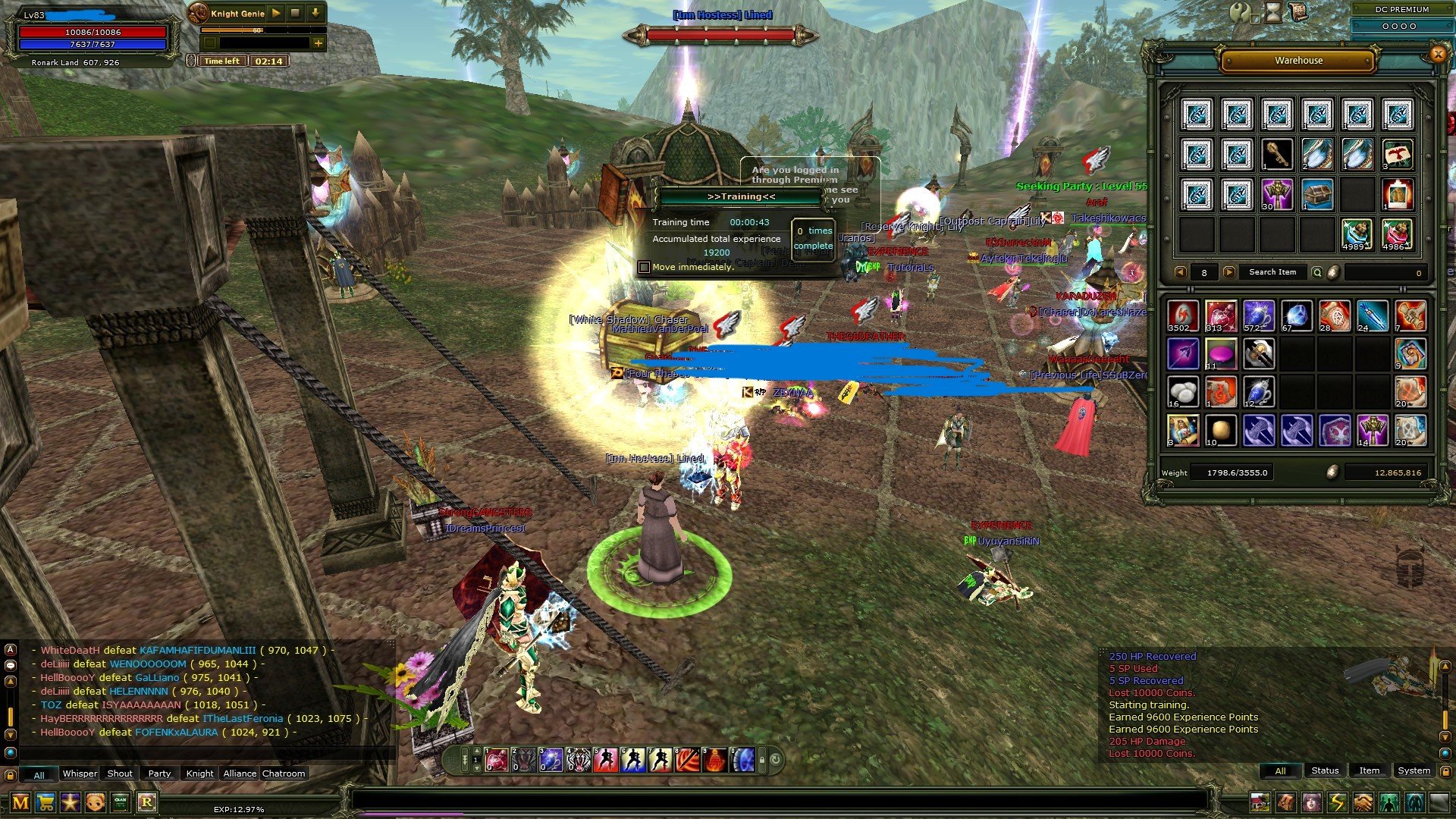The height and width of the screenshot is (819, 1456).
Task: Tick the 'Move immediately' checkbox
Action: [x=645, y=267]
